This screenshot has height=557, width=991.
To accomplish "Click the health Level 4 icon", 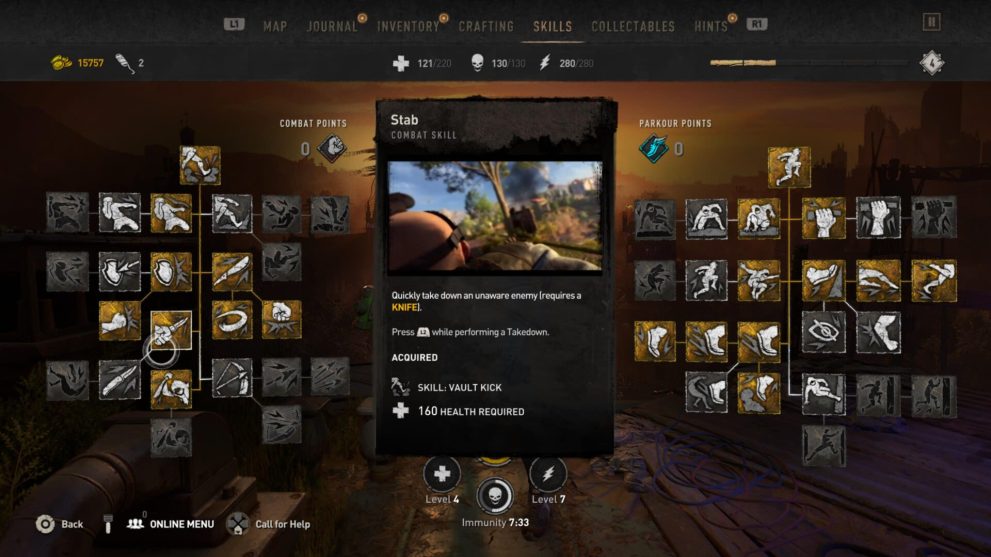I will 441,474.
